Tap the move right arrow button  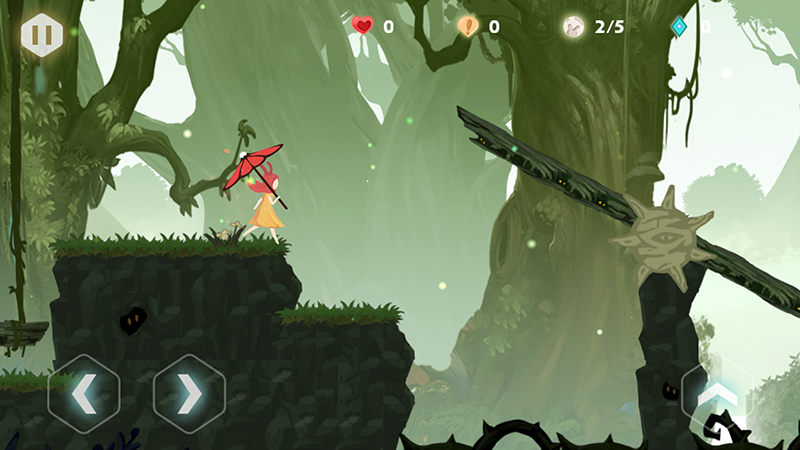pos(189,394)
